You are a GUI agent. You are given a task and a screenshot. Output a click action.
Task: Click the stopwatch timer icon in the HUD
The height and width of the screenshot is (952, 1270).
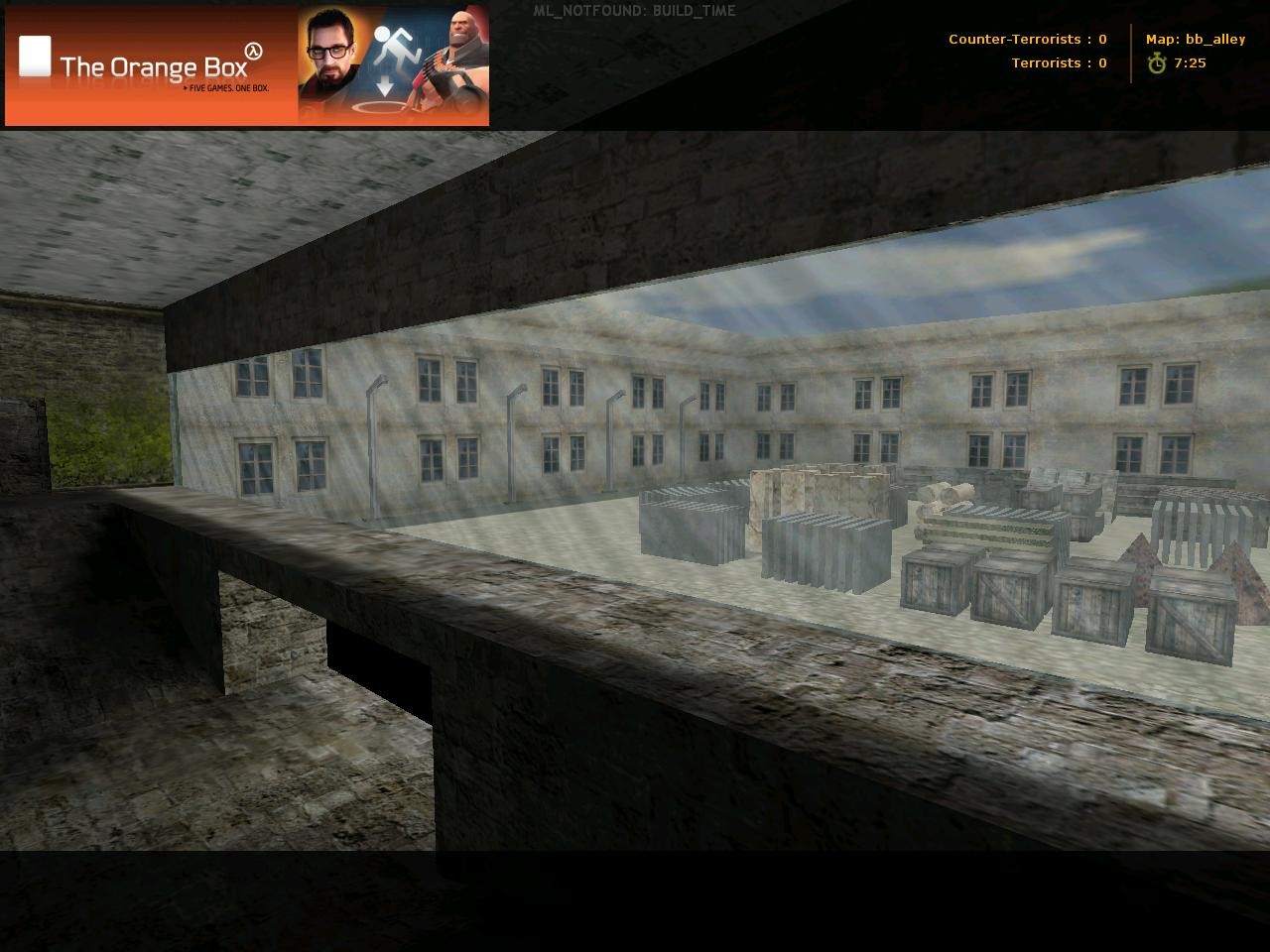tap(1158, 63)
